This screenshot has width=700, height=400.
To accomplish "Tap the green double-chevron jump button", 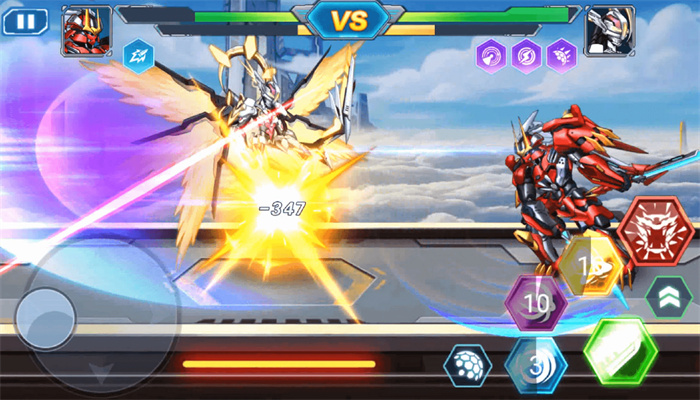I will (x=669, y=295).
